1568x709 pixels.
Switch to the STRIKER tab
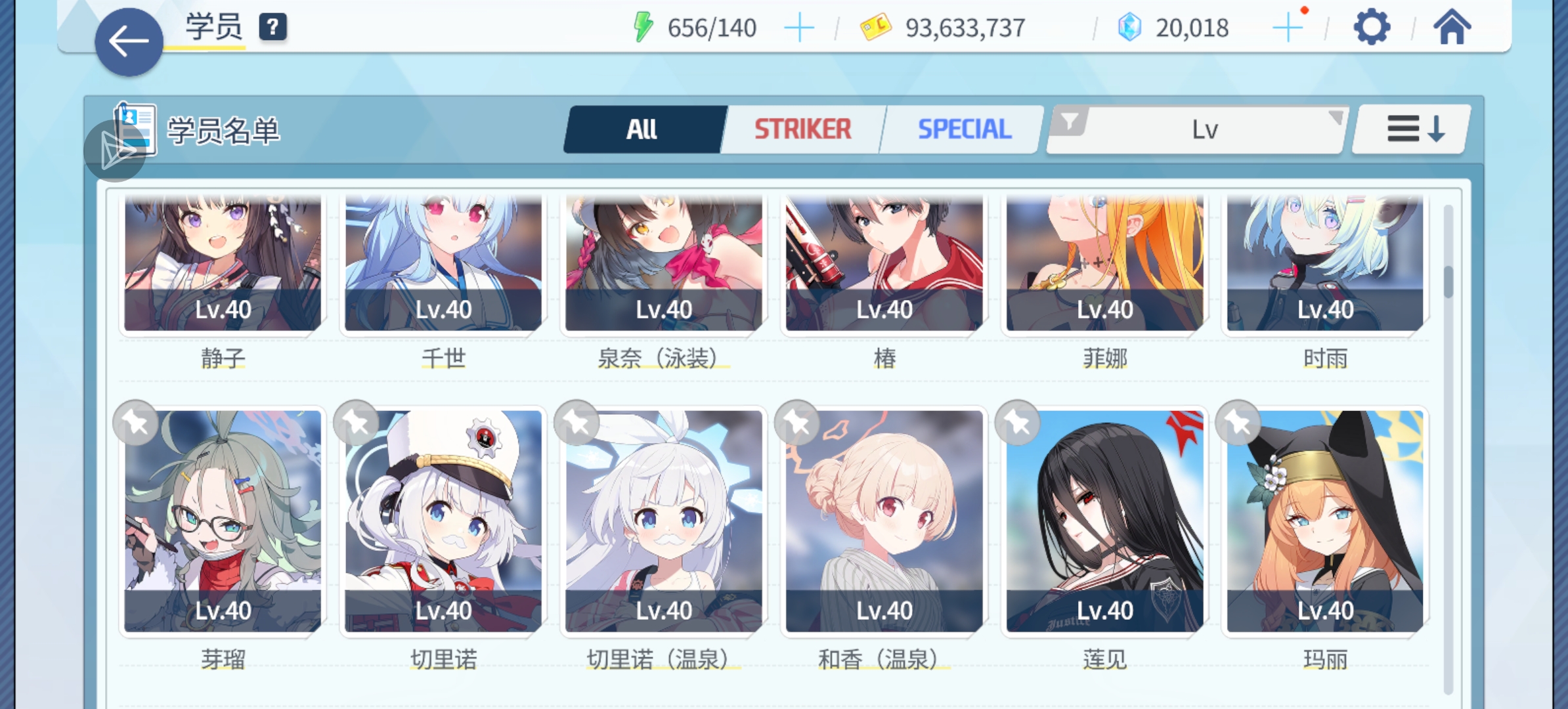[802, 127]
